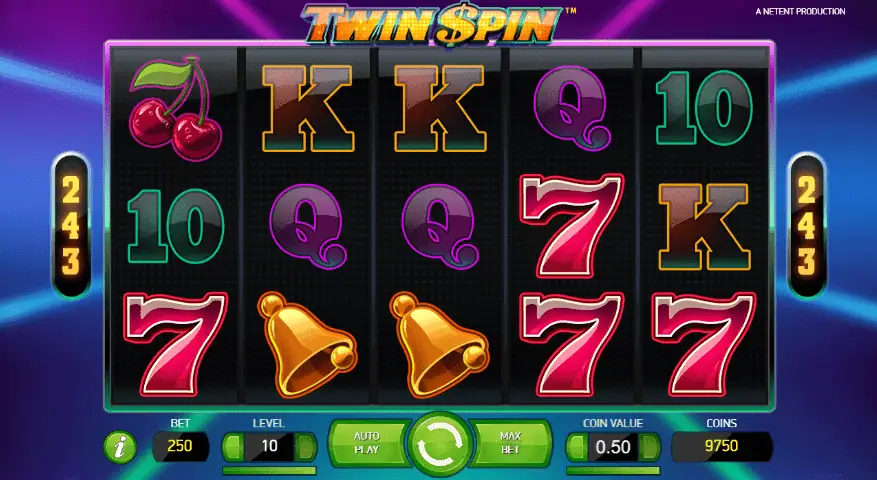The image size is (877, 480).
Task: Lower the coin value
Action: point(575,446)
